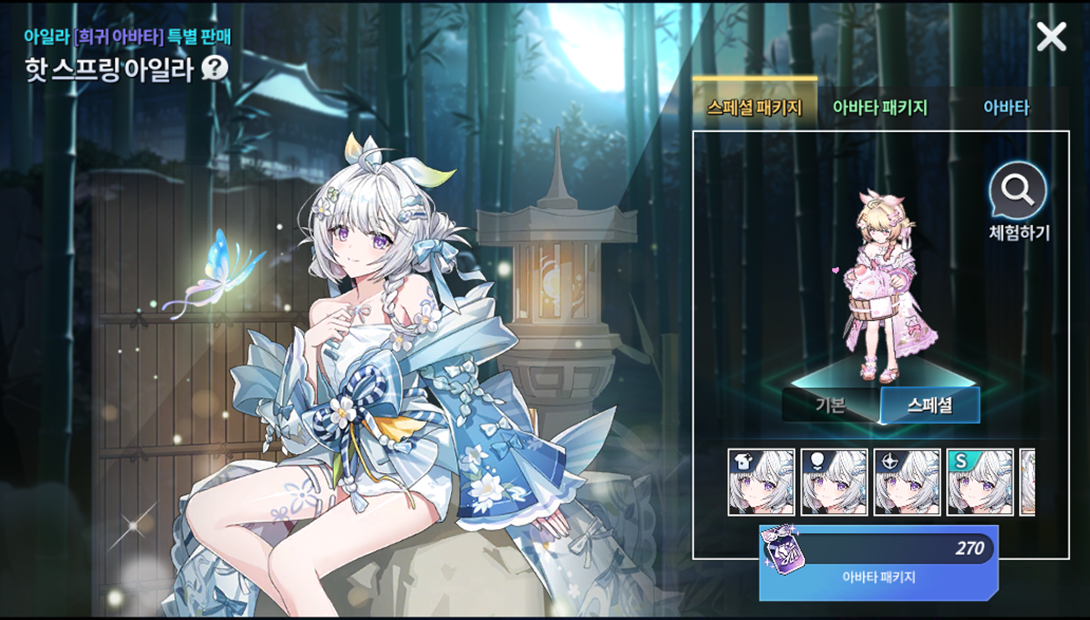Screen dimensions: 1090x620
Task: Choose the thumbnail with the S badge
Action: pyautogui.click(x=980, y=482)
